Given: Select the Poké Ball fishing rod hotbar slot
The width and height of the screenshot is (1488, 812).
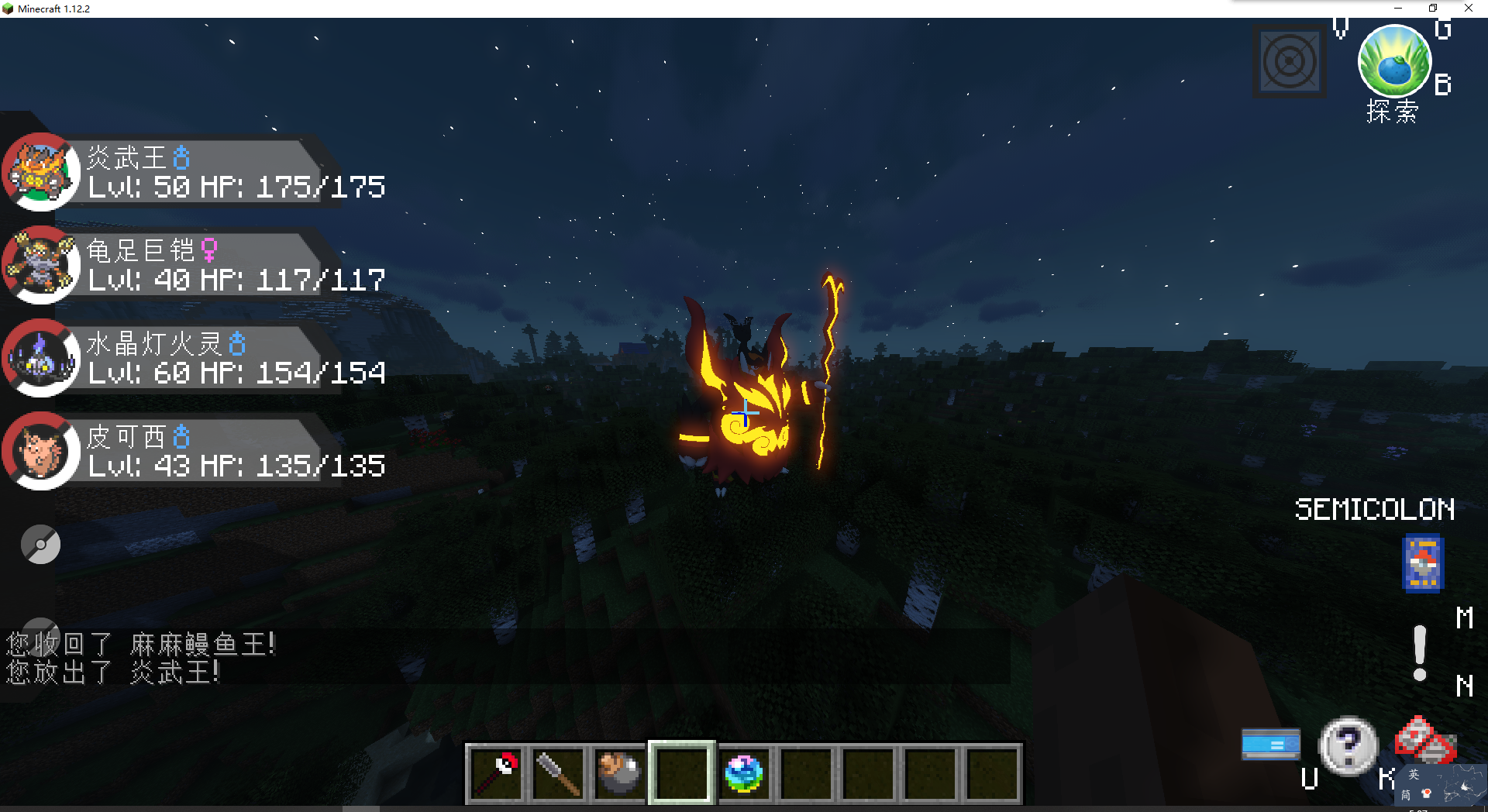Looking at the screenshot, I should 497,773.
